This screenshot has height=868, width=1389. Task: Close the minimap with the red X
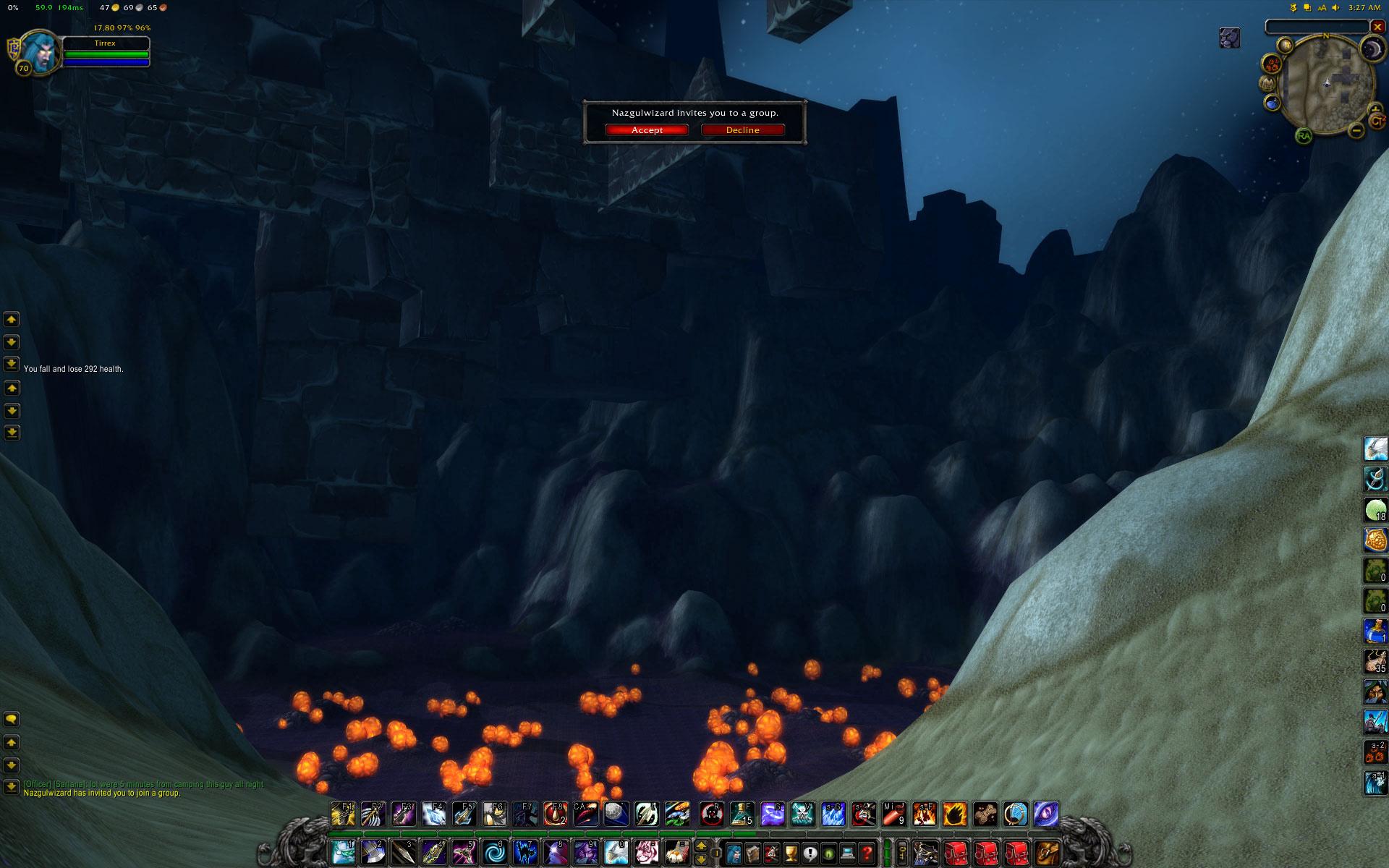point(1377,27)
